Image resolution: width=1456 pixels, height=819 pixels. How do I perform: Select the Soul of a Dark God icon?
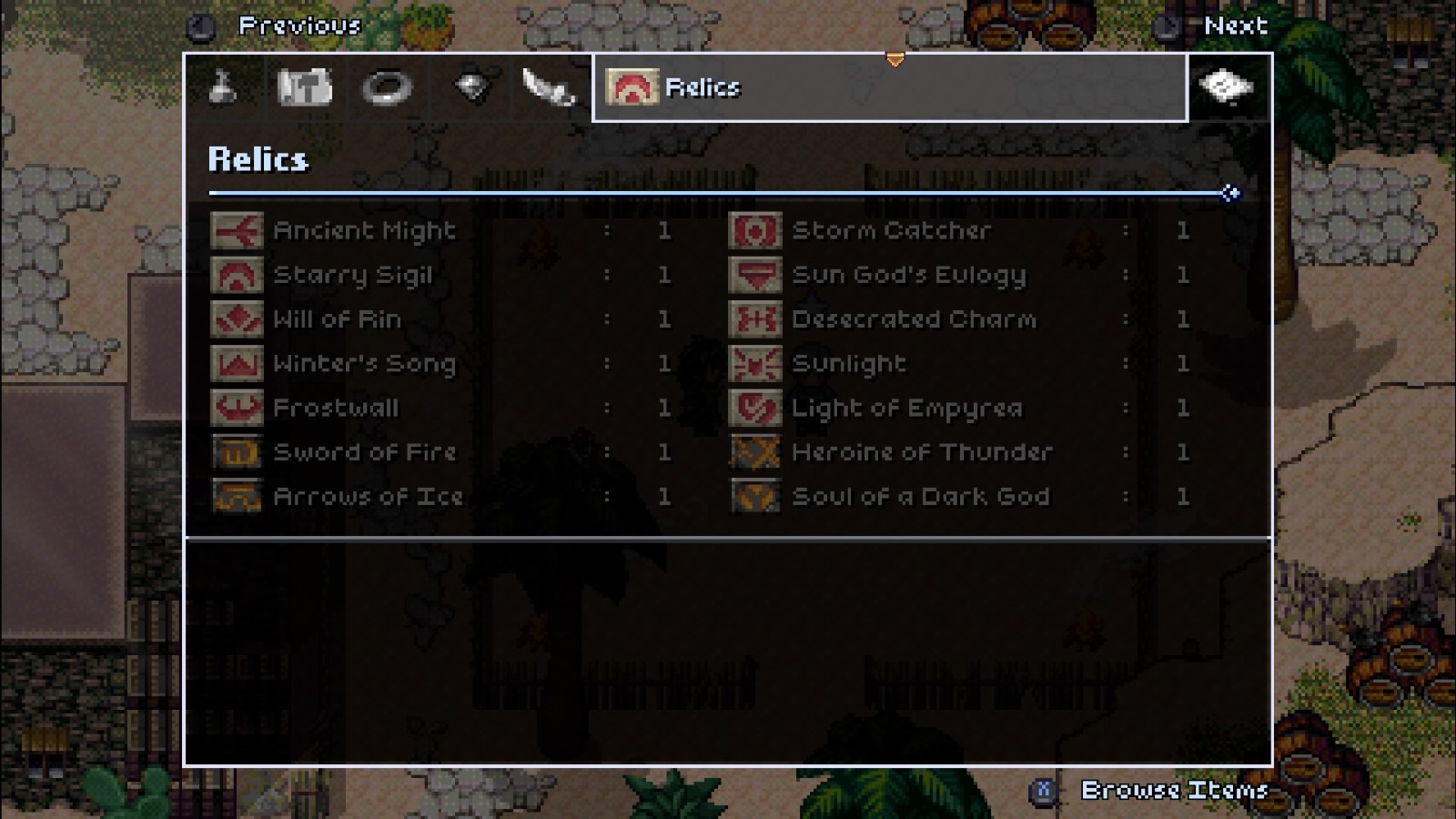pyautogui.click(x=754, y=497)
